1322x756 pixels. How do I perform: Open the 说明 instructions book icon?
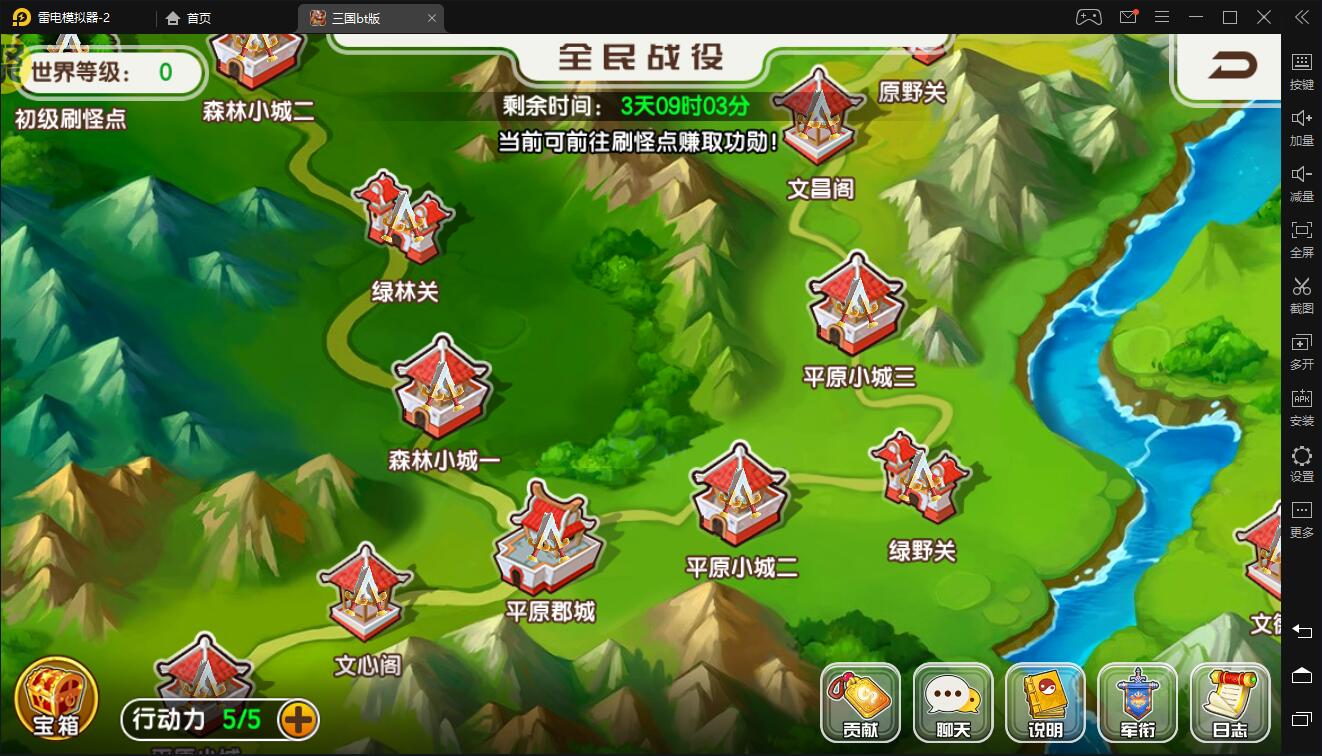(1043, 702)
